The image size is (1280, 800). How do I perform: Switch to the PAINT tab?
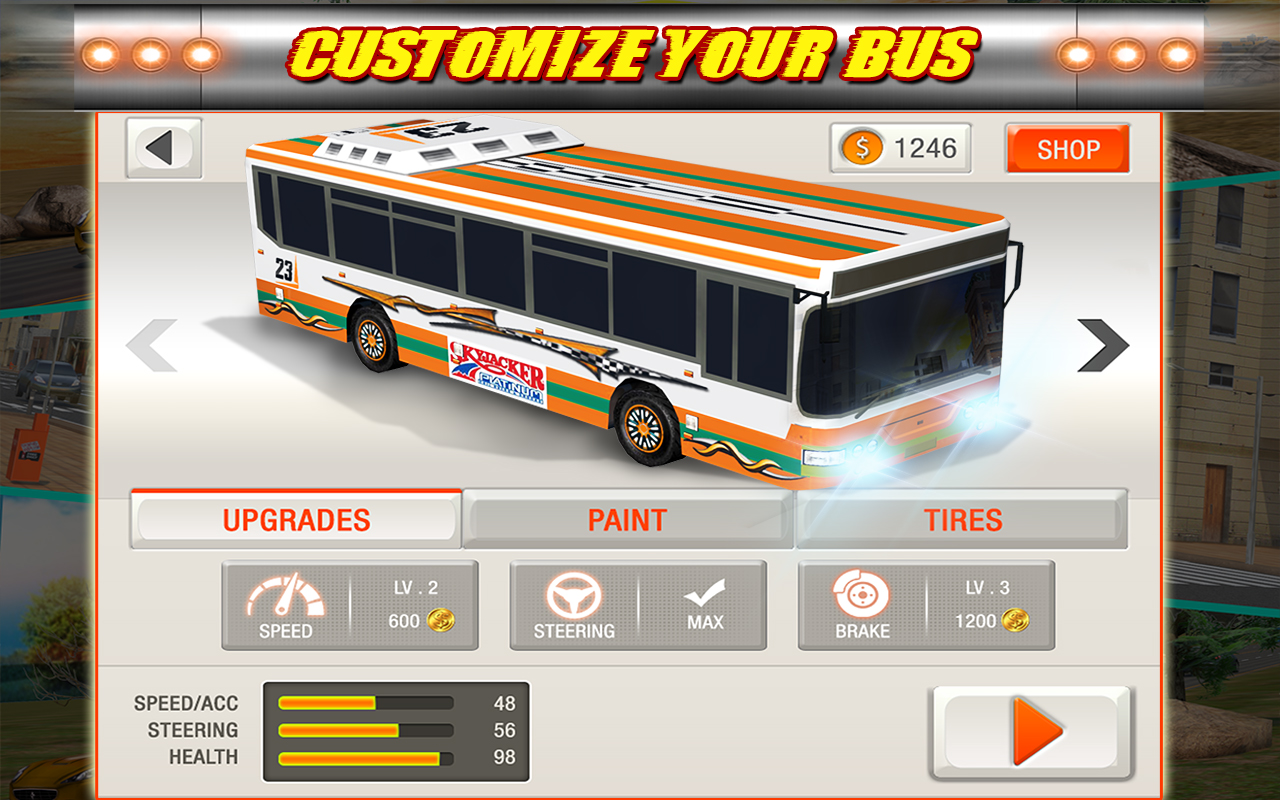tap(625, 518)
